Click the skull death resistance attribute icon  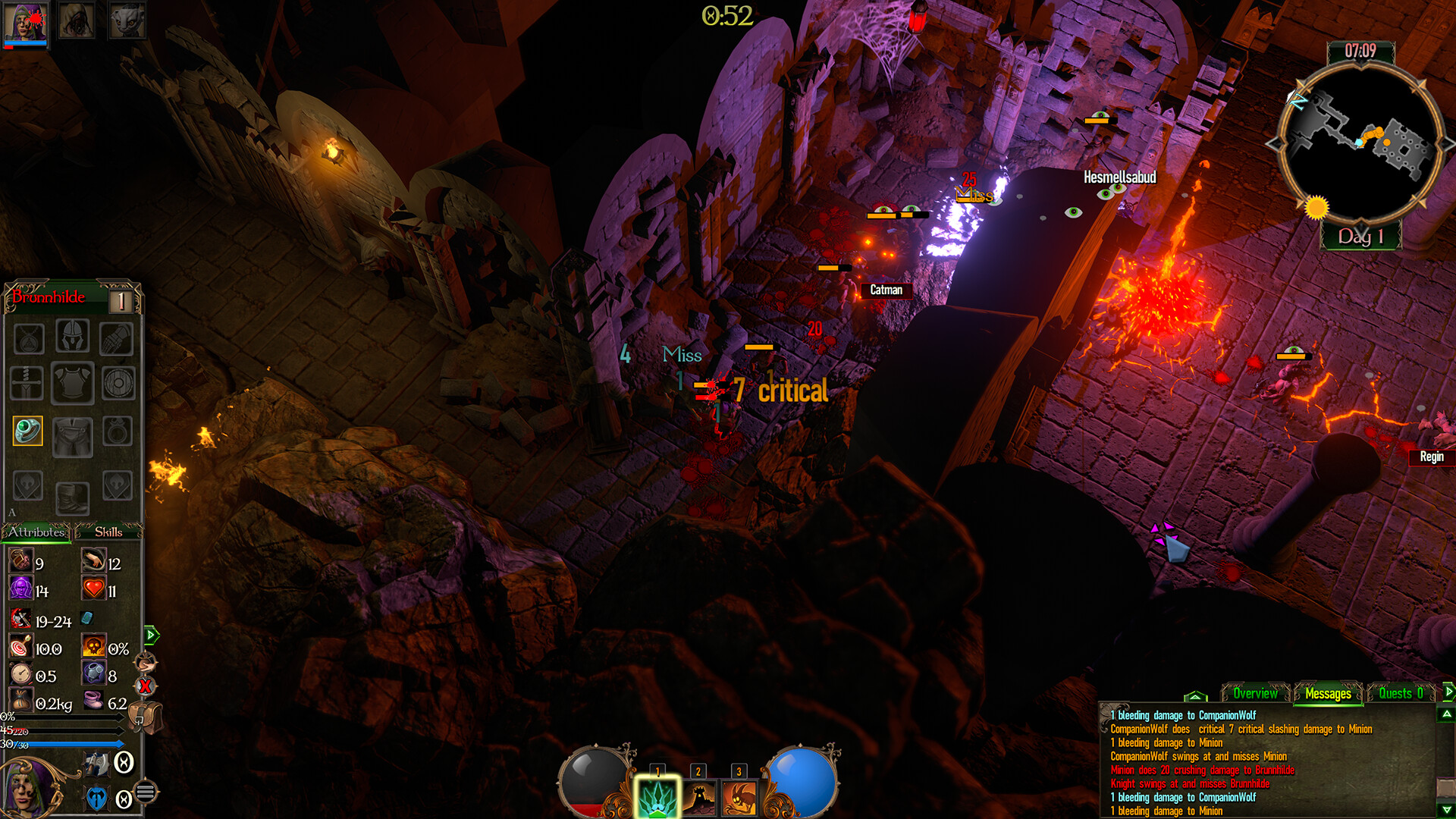tap(93, 645)
